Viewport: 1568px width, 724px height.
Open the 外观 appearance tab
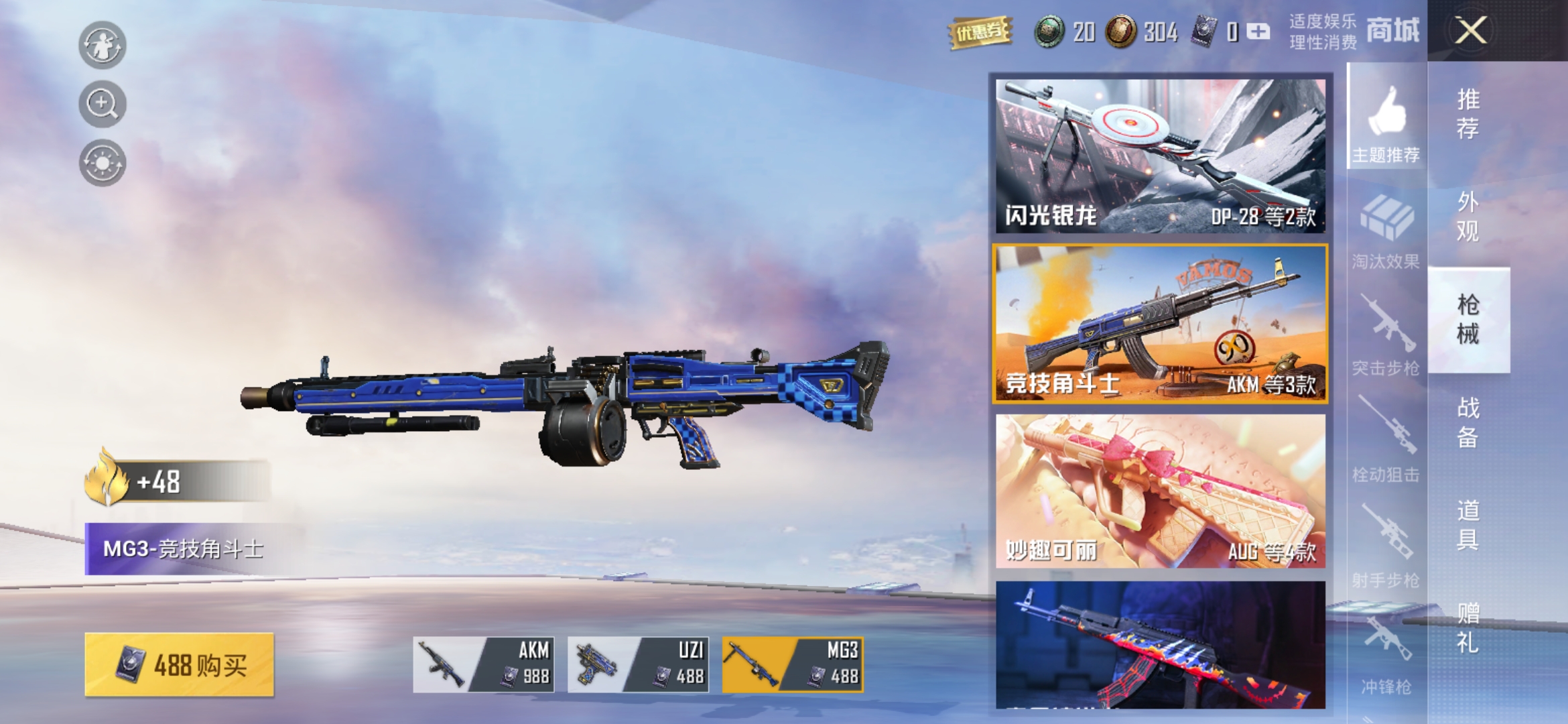[x=1468, y=217]
